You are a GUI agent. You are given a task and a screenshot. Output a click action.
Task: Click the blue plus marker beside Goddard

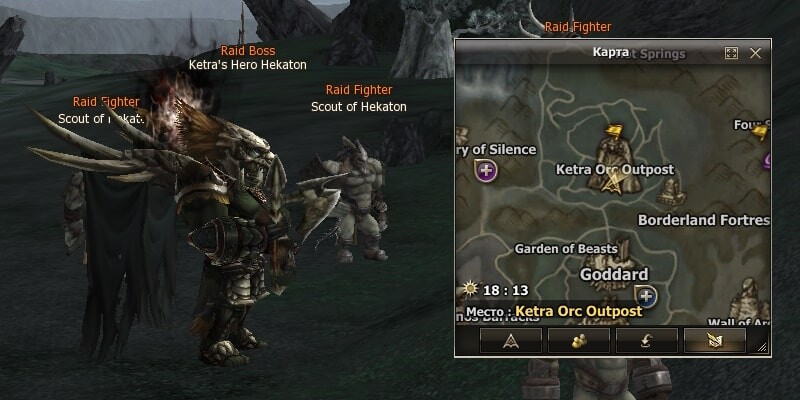pos(646,295)
